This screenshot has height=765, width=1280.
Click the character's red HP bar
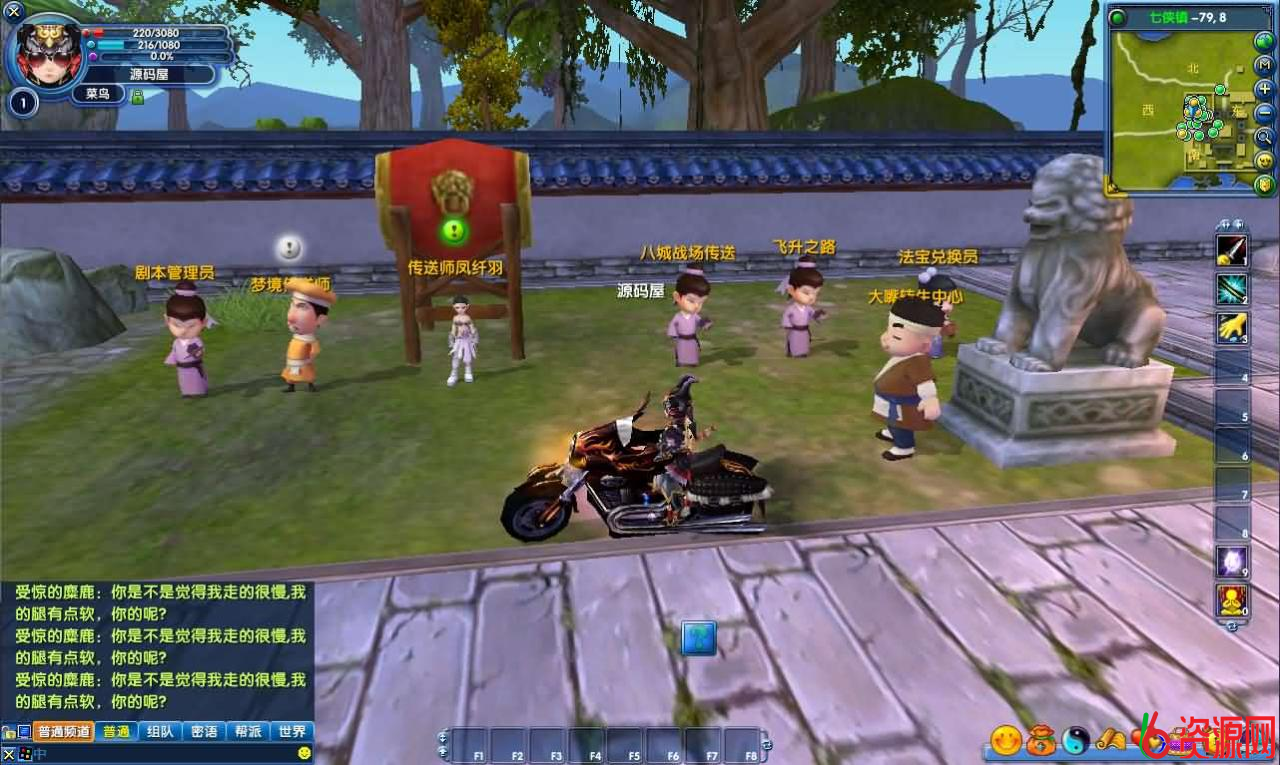pos(110,33)
